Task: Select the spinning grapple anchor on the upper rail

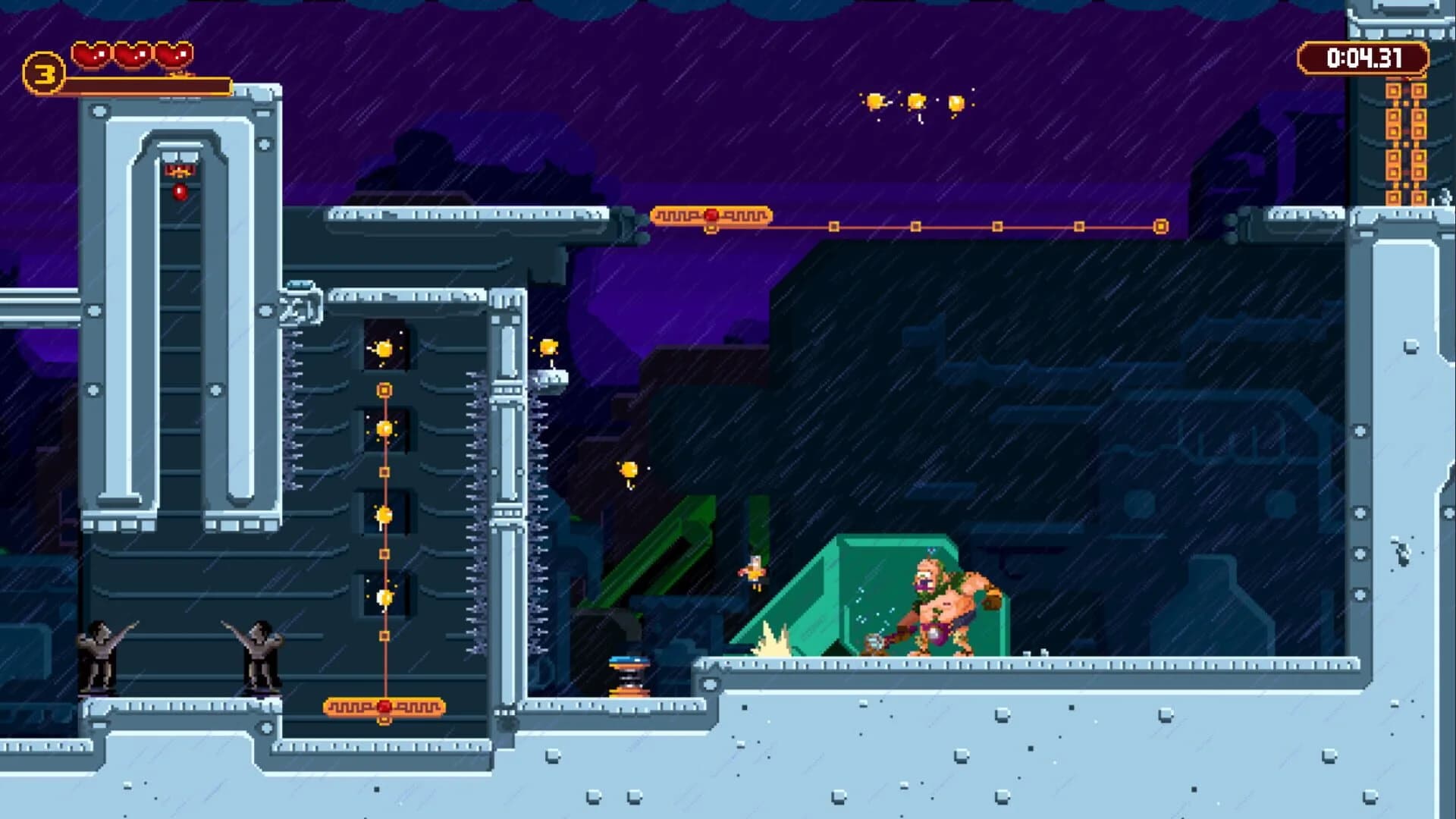Action: click(711, 215)
